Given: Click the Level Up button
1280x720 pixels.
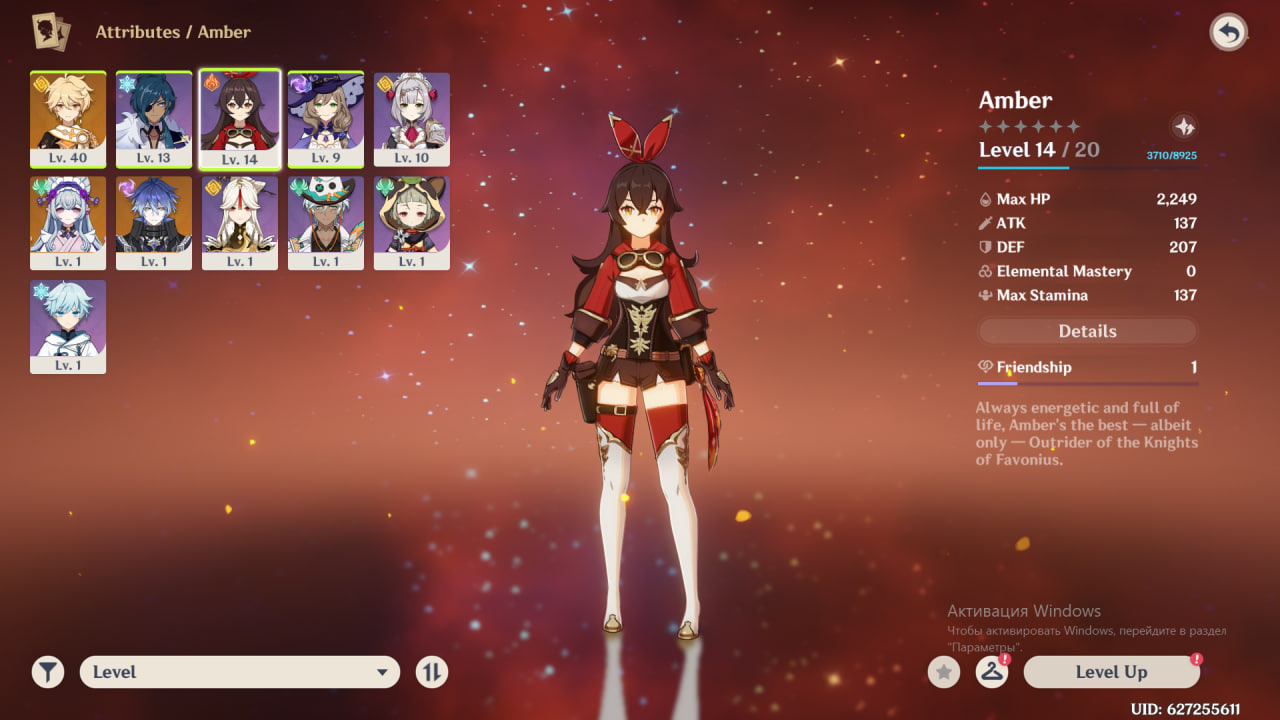Looking at the screenshot, I should point(1111,672).
